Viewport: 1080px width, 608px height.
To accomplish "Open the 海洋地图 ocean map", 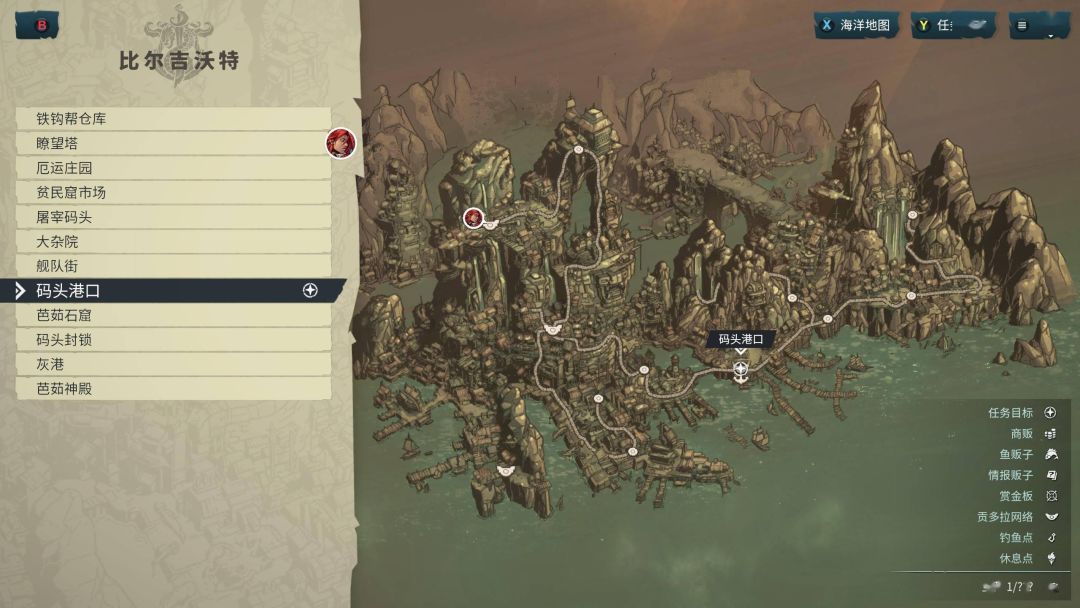I will pyautogui.click(x=856, y=25).
